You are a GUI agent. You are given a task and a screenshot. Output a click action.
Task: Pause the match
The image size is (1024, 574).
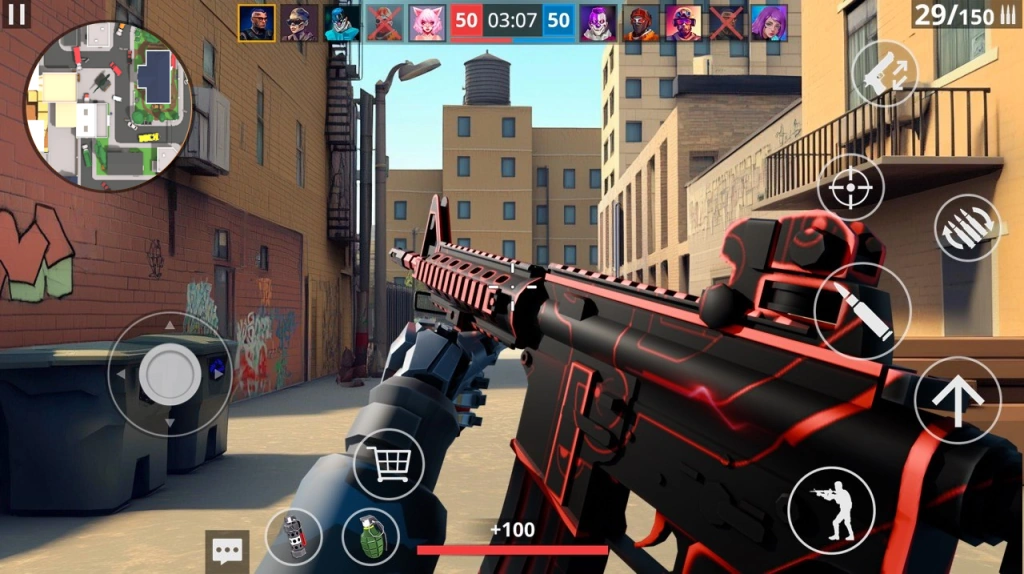point(17,15)
